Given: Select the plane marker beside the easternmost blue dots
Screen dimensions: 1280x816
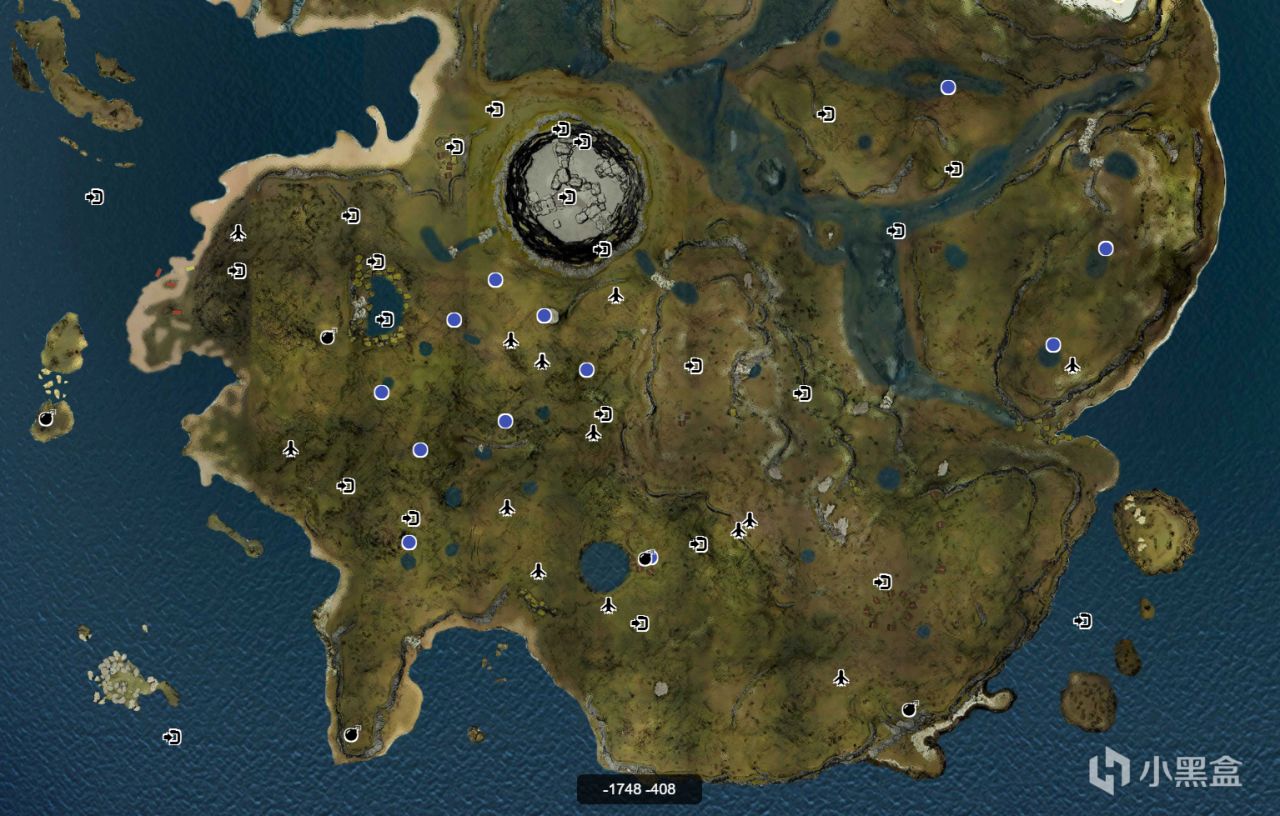Looking at the screenshot, I should [1073, 365].
